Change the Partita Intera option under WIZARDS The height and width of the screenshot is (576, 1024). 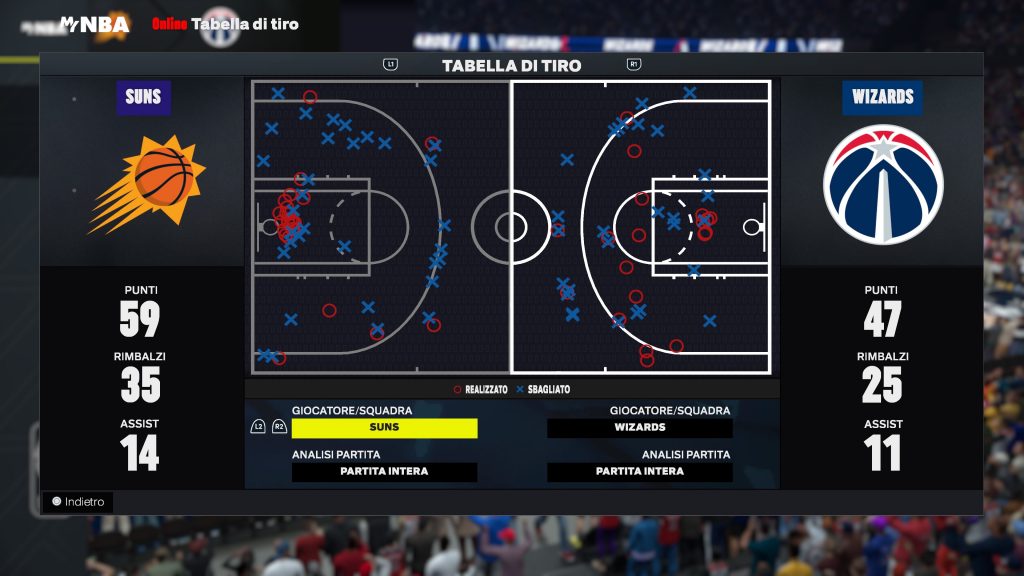(640, 472)
